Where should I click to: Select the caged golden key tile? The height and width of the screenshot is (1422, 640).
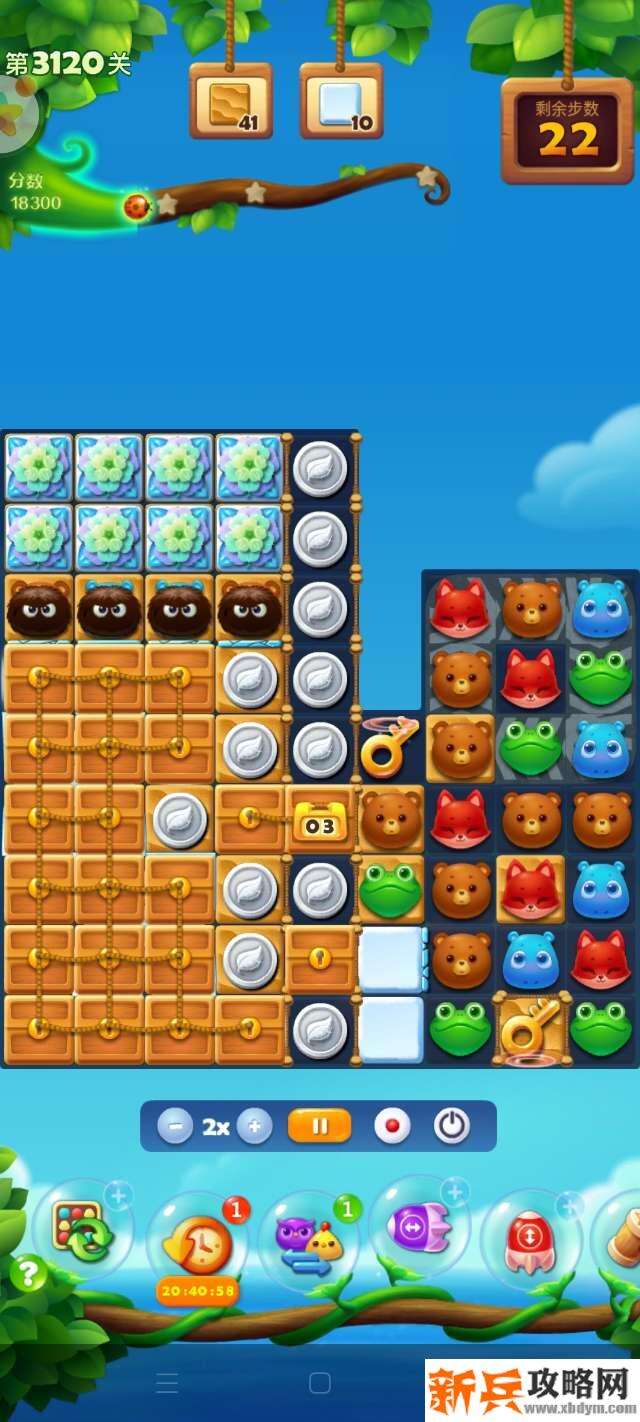pos(530,1028)
